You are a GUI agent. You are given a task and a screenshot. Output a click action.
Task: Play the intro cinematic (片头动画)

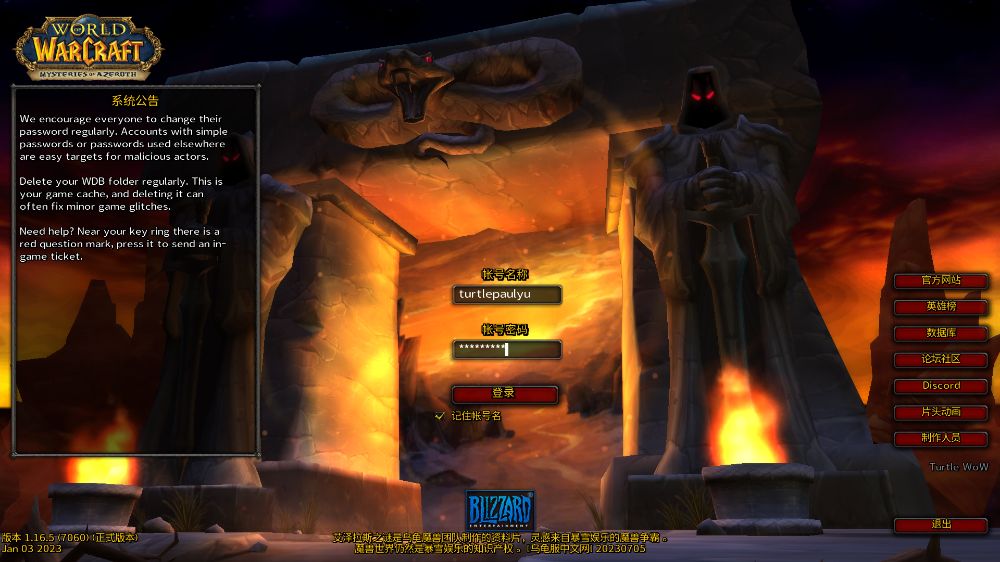tap(941, 411)
